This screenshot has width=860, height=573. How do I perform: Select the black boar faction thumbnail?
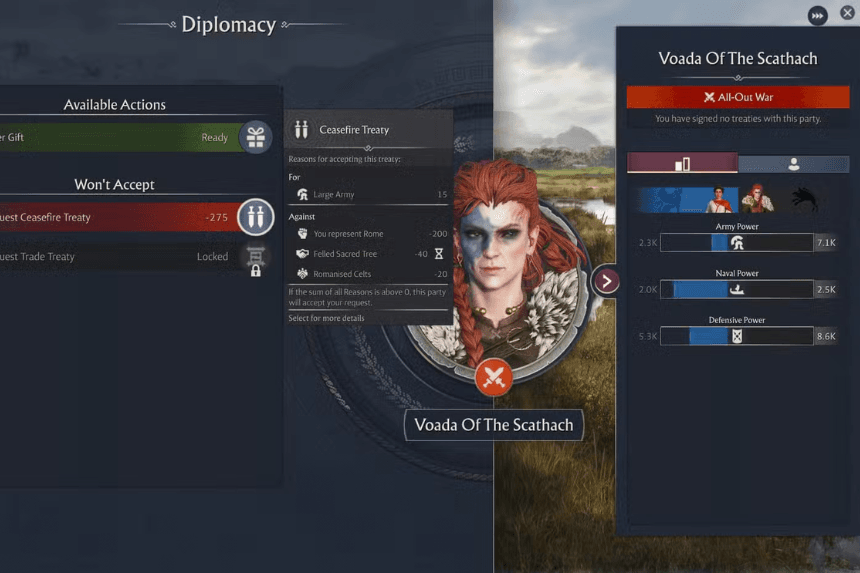click(801, 200)
